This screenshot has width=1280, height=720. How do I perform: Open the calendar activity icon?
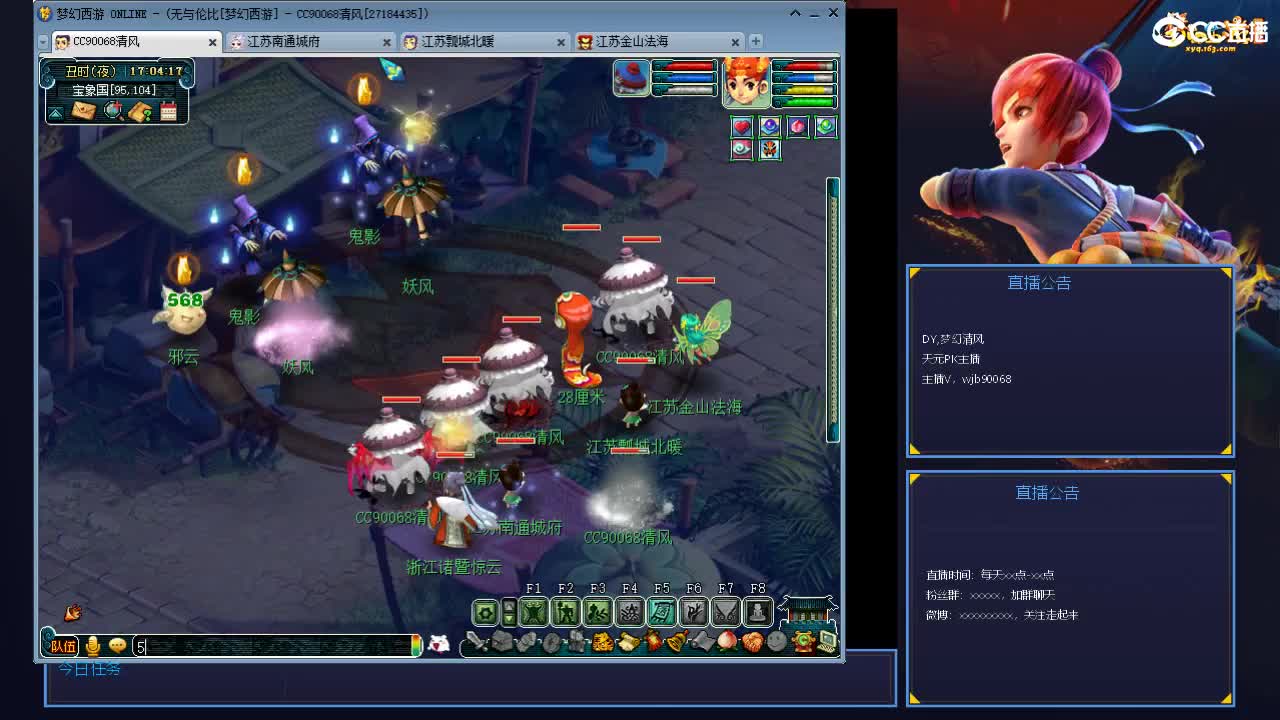[167, 110]
